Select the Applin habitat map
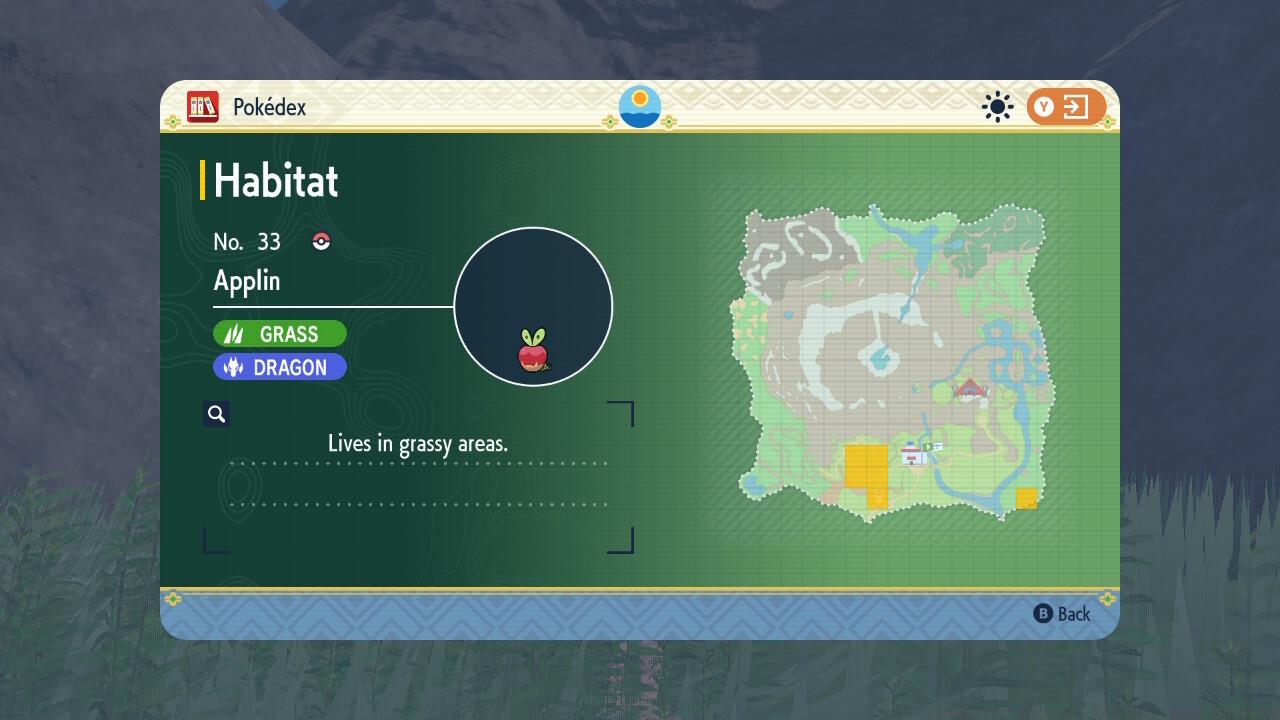 893,362
